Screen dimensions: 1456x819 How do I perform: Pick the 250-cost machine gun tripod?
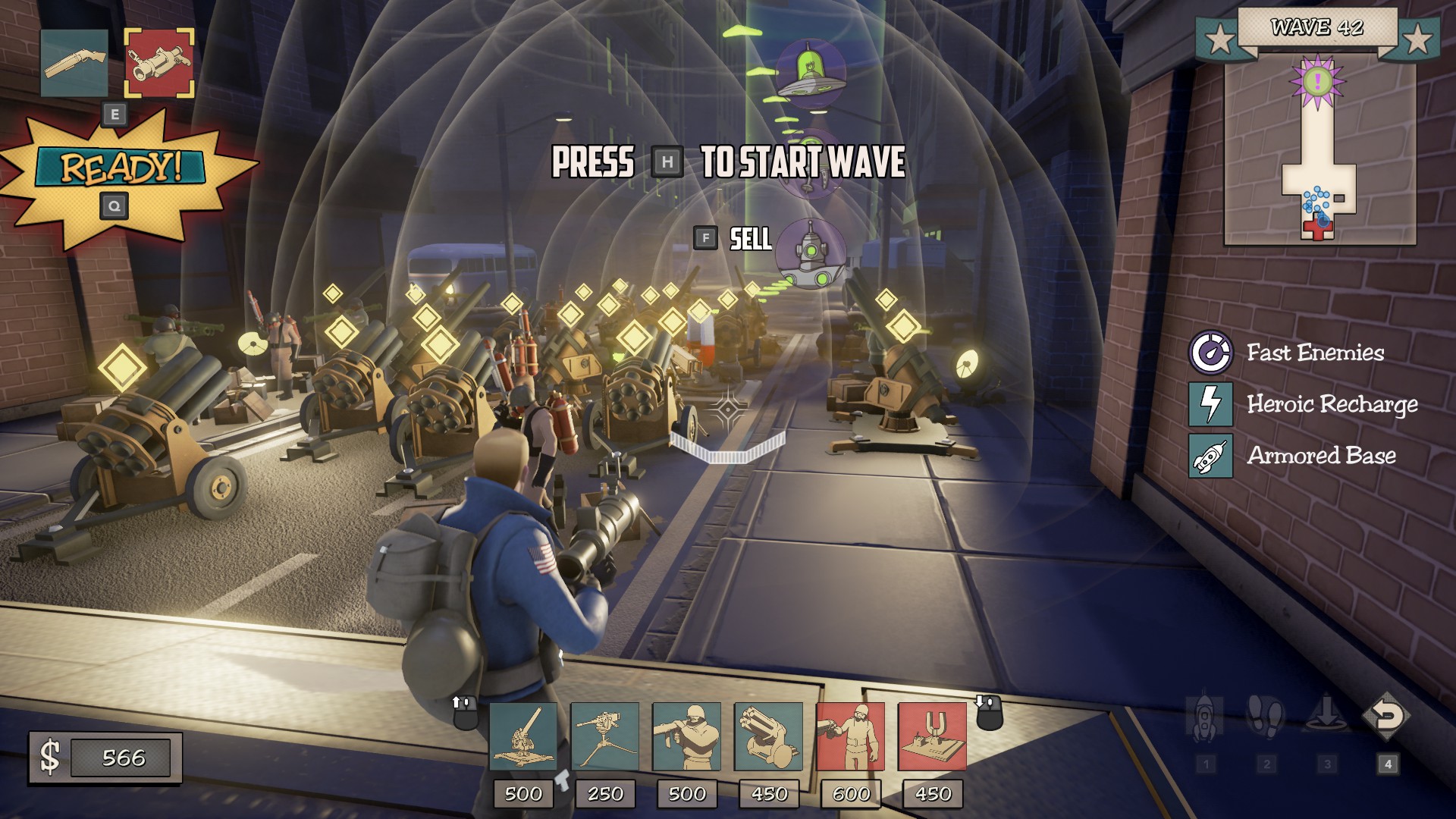coord(604,736)
